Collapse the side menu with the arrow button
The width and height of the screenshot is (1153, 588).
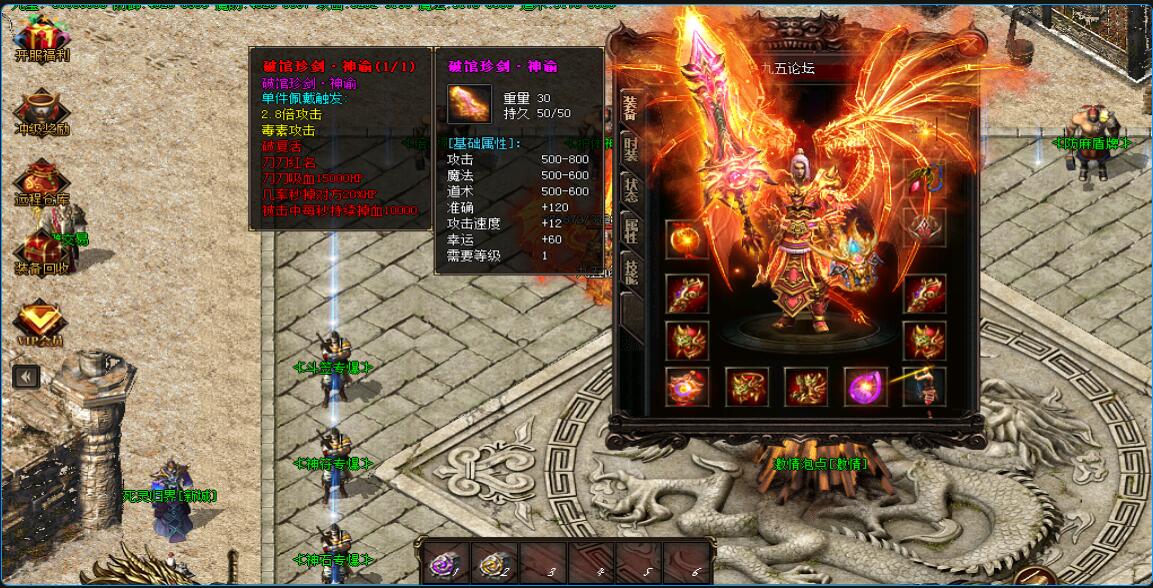pyautogui.click(x=26, y=376)
